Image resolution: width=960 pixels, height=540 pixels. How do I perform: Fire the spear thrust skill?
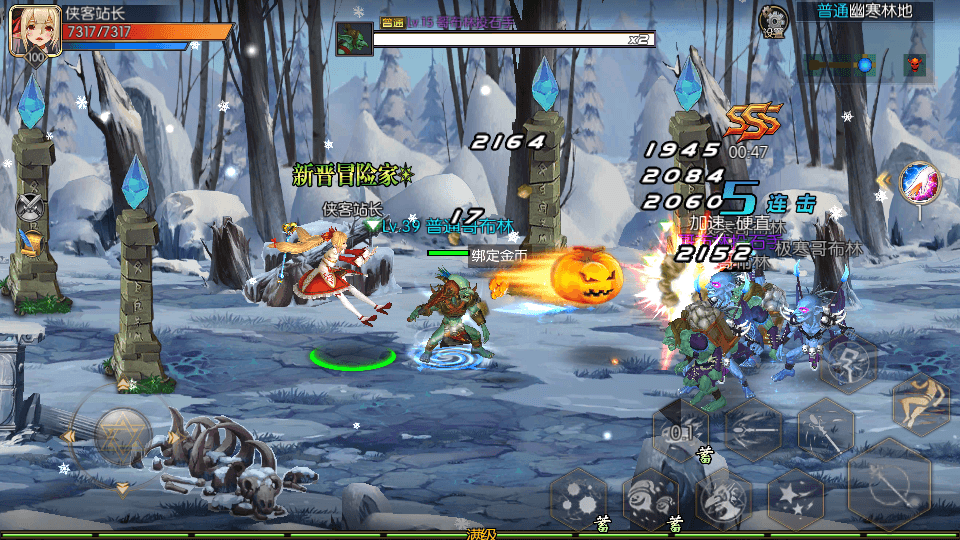(x=753, y=430)
